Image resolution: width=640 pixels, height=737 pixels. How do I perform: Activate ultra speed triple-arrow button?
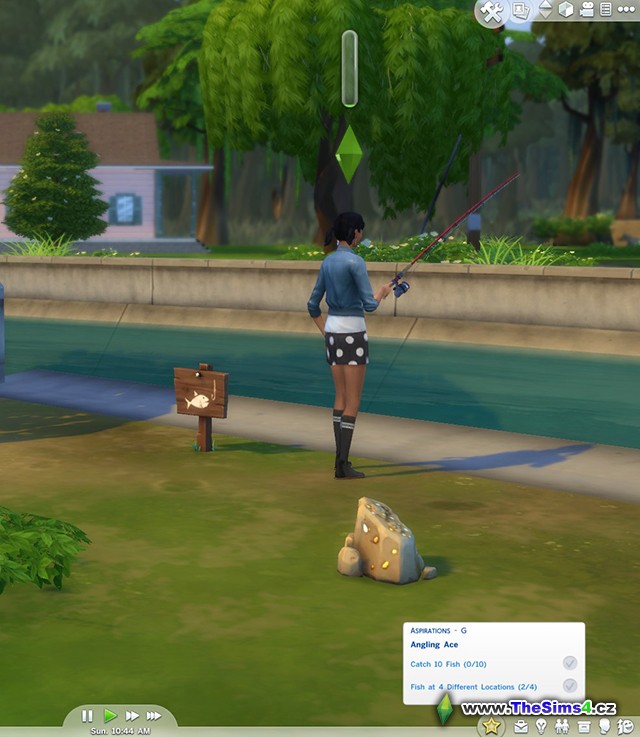[154, 716]
